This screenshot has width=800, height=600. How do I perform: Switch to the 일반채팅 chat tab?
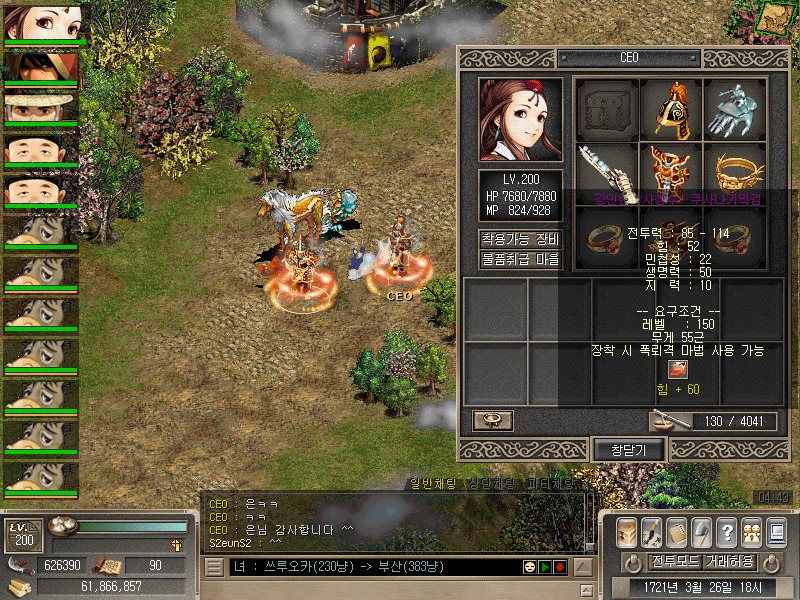tap(434, 484)
